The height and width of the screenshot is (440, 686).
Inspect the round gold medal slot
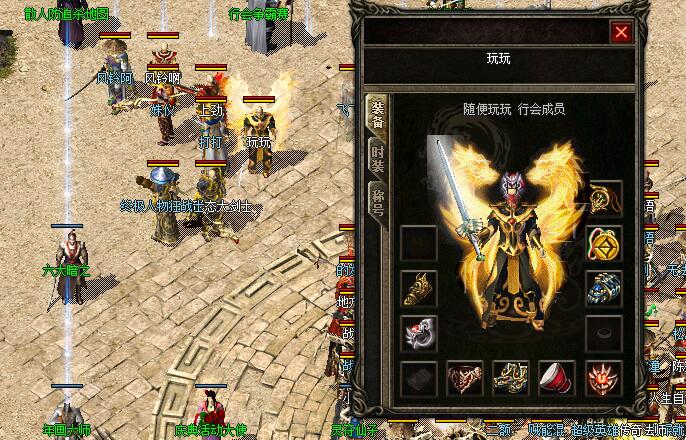604,243
